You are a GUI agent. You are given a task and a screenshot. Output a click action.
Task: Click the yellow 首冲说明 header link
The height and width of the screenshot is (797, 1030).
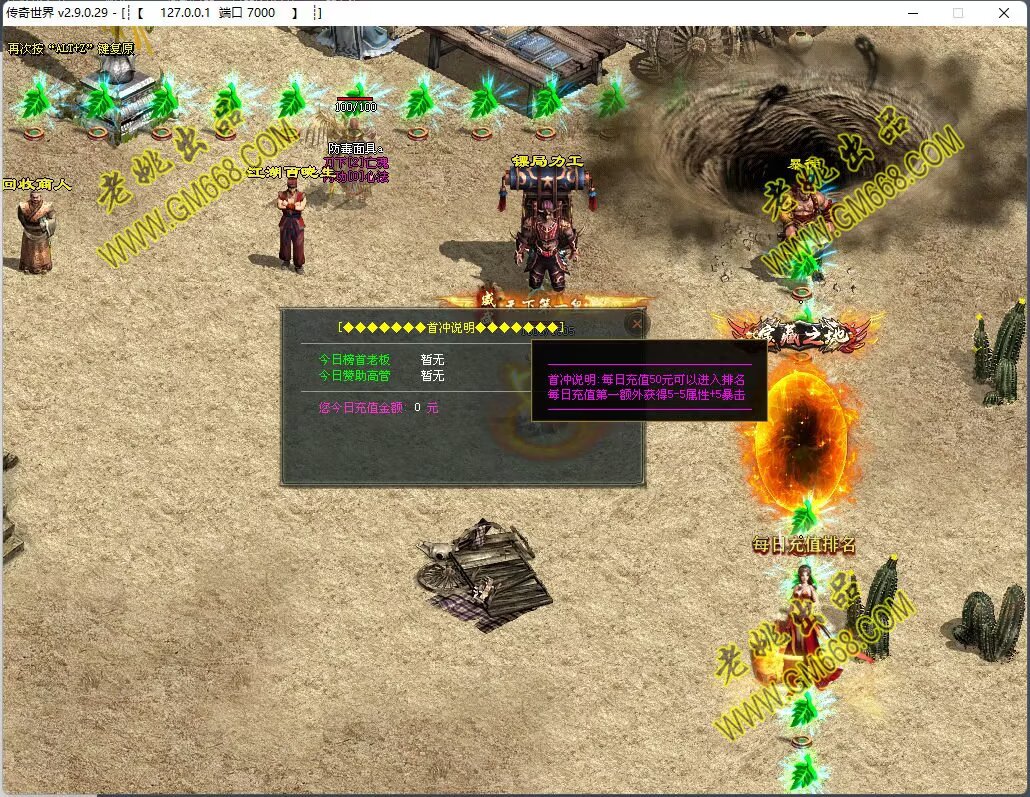tap(451, 327)
